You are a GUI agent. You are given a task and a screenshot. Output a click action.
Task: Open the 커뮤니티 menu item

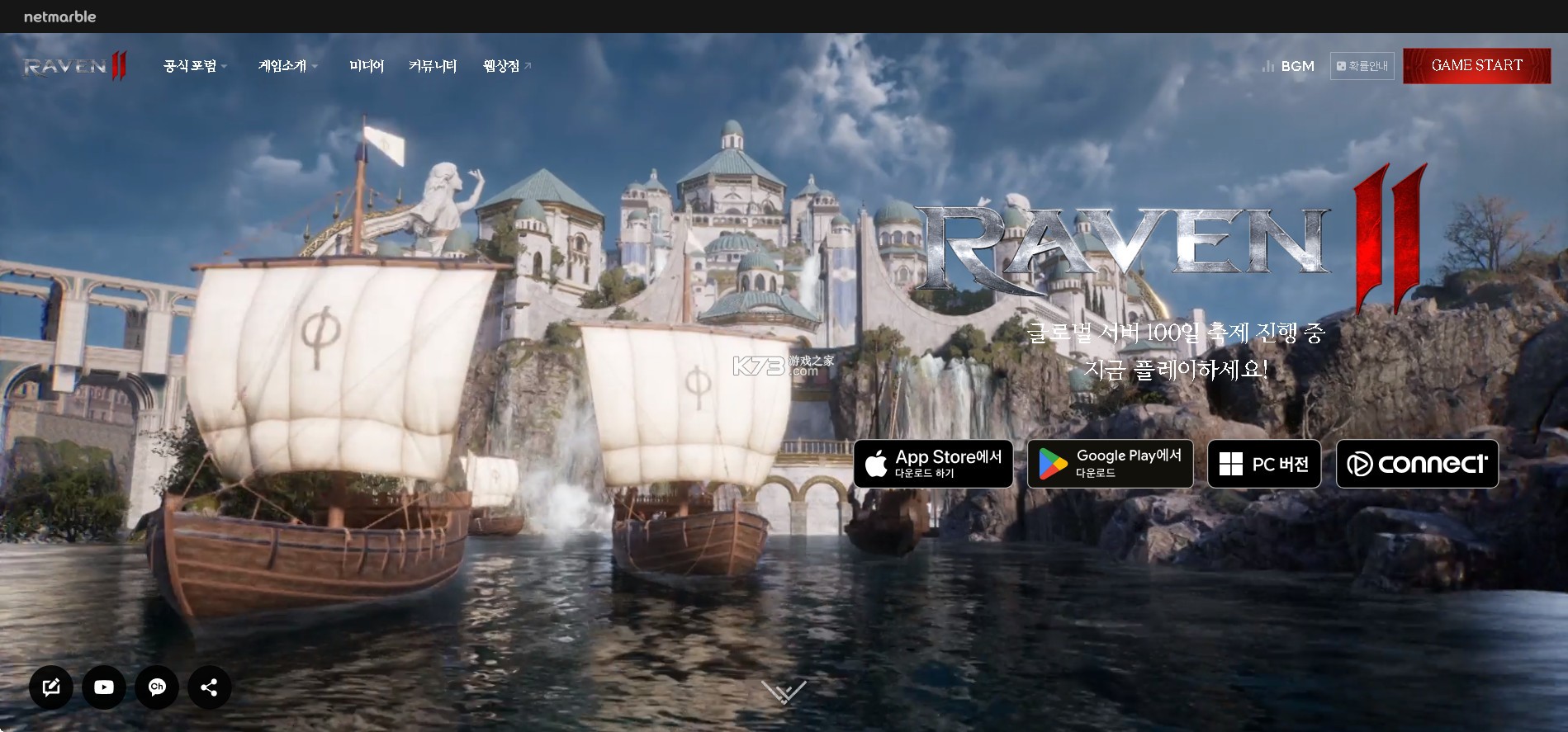[x=433, y=66]
